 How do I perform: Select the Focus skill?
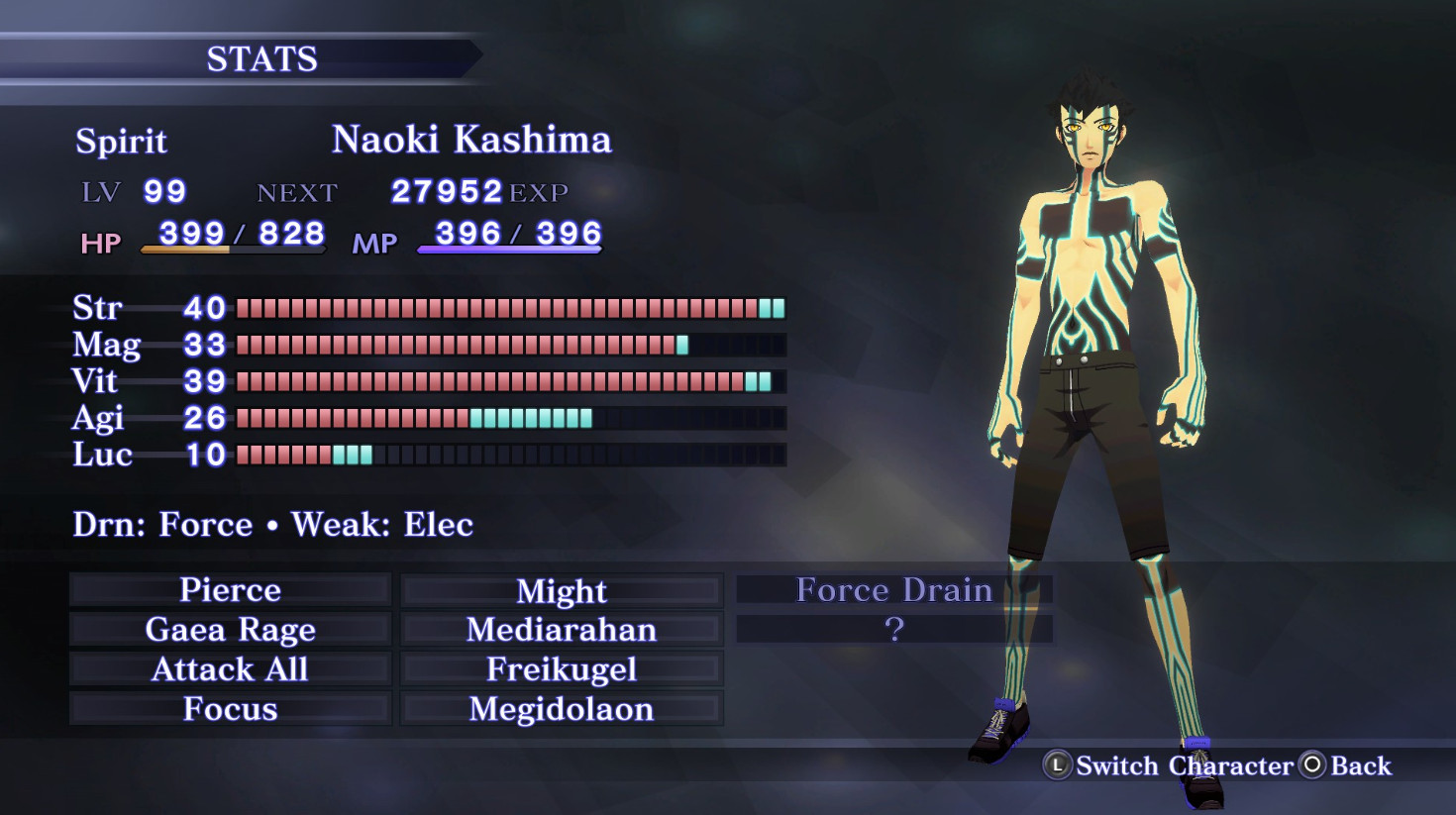[x=229, y=709]
